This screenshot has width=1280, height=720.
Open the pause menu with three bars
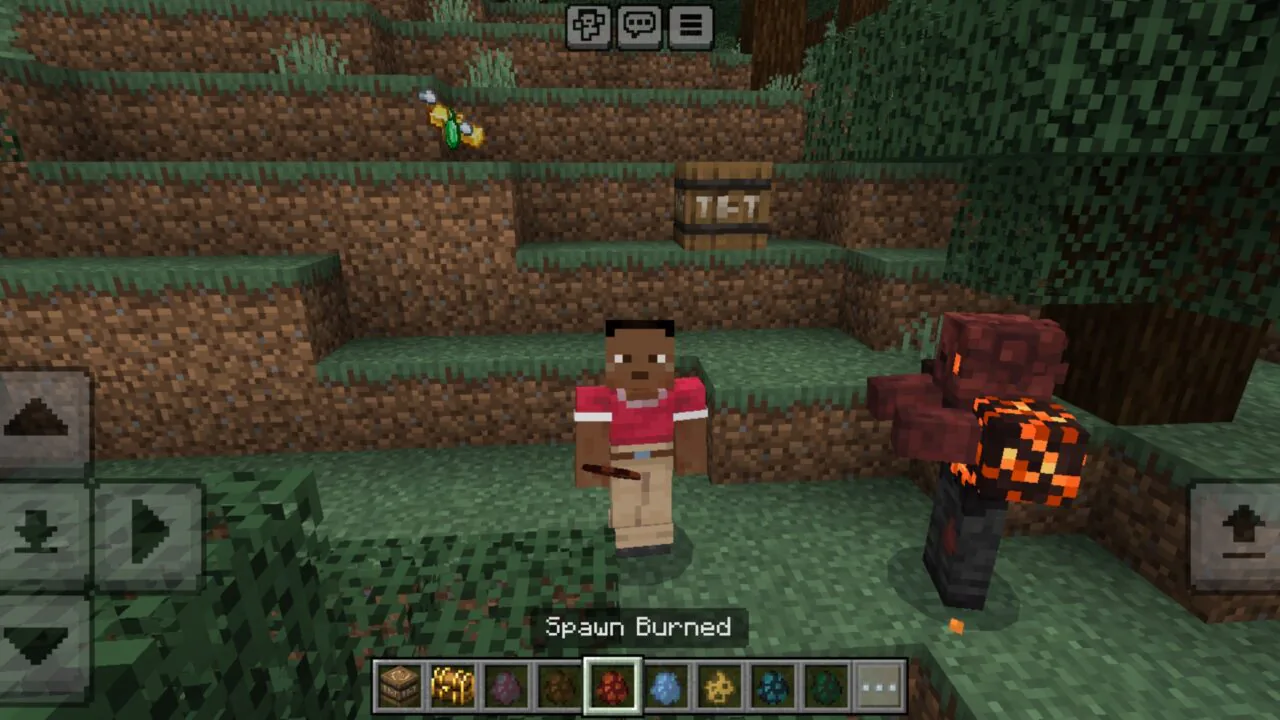click(690, 27)
